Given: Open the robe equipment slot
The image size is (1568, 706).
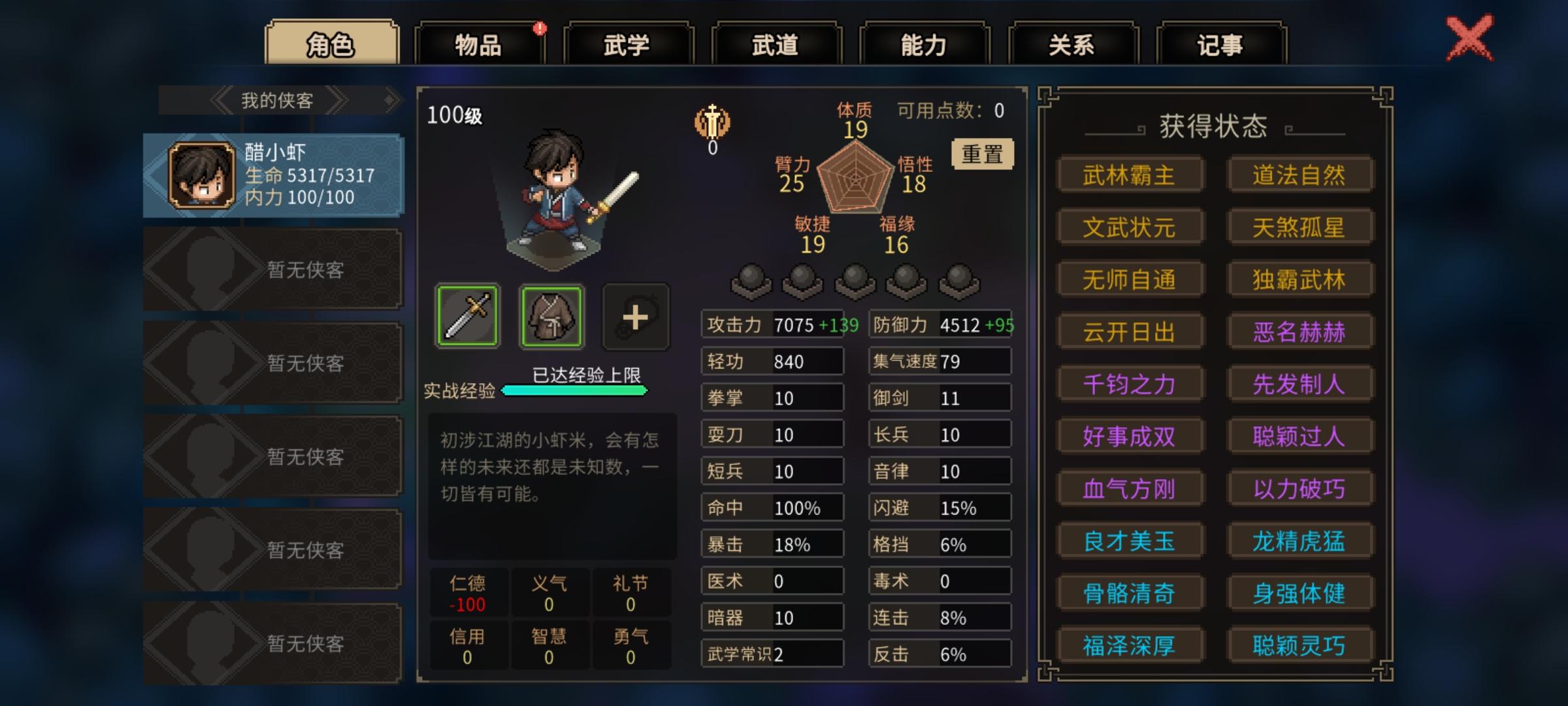Looking at the screenshot, I should click(551, 318).
